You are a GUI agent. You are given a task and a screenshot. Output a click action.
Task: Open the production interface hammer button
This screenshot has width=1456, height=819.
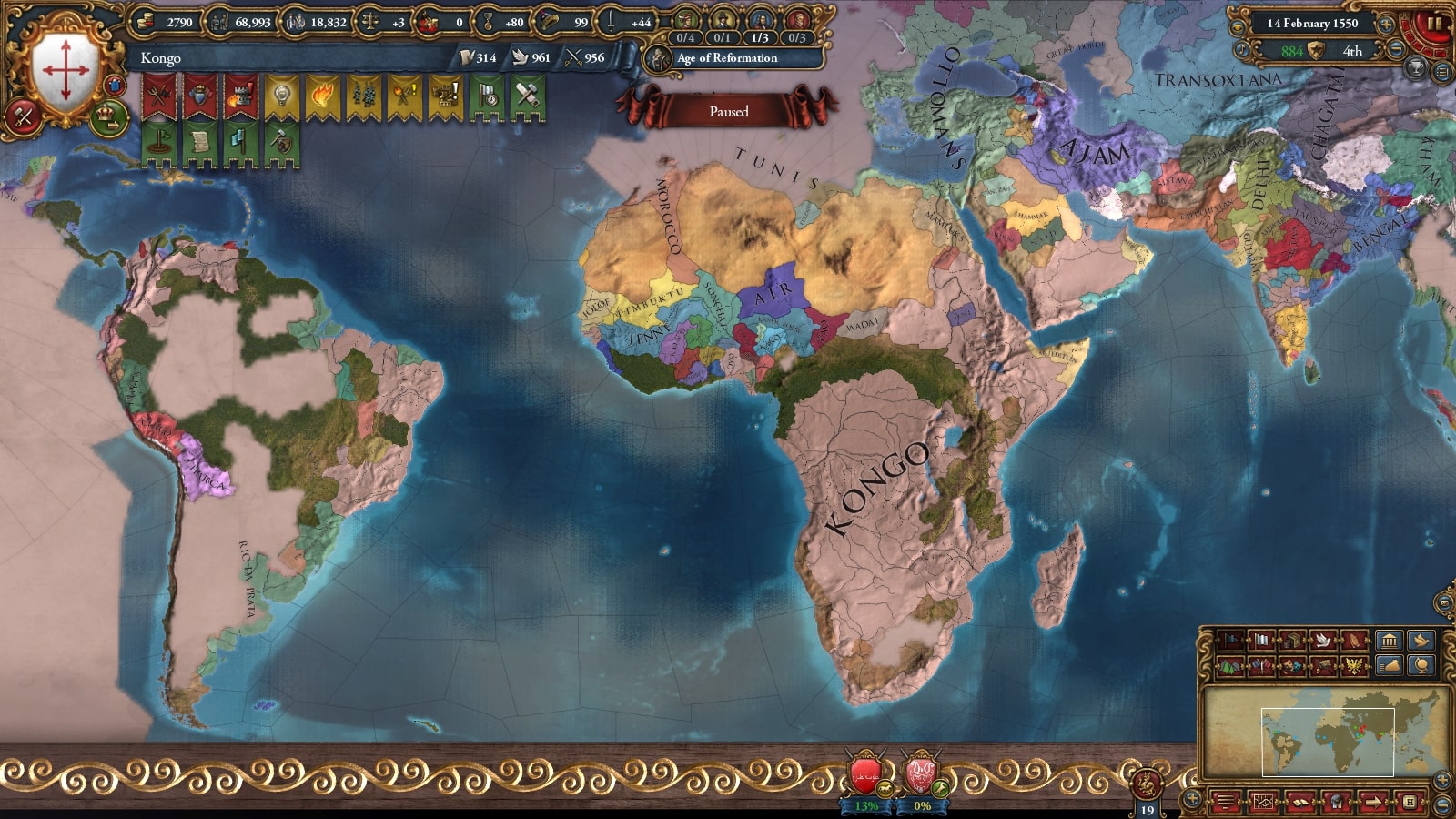tap(24, 116)
